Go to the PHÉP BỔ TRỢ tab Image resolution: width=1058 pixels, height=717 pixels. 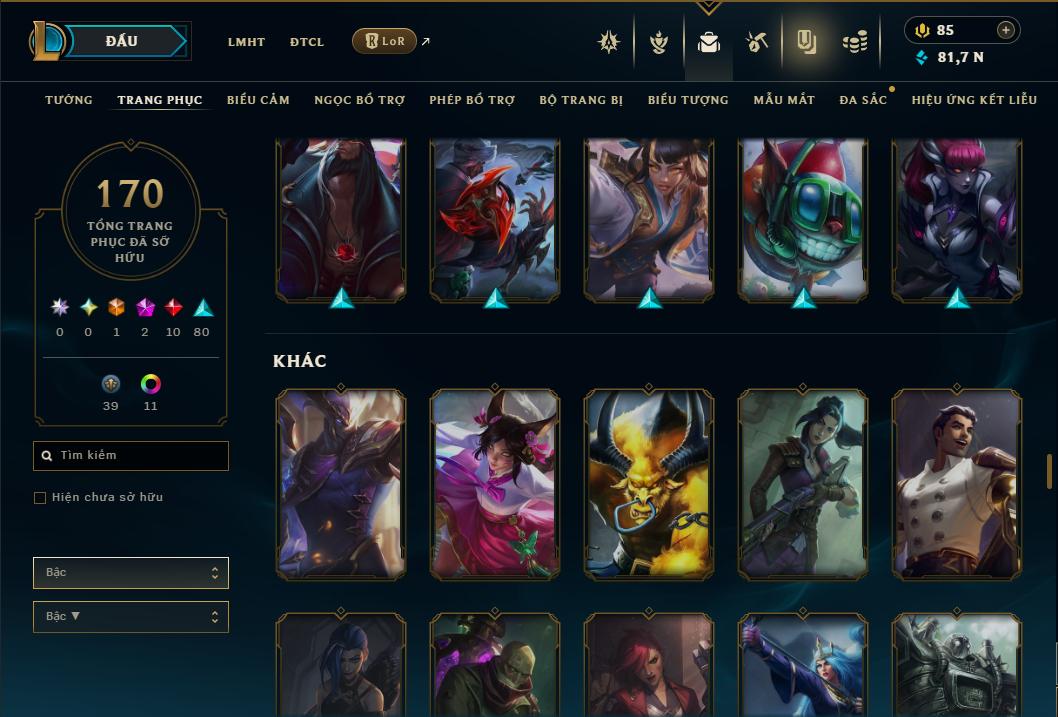[472, 100]
